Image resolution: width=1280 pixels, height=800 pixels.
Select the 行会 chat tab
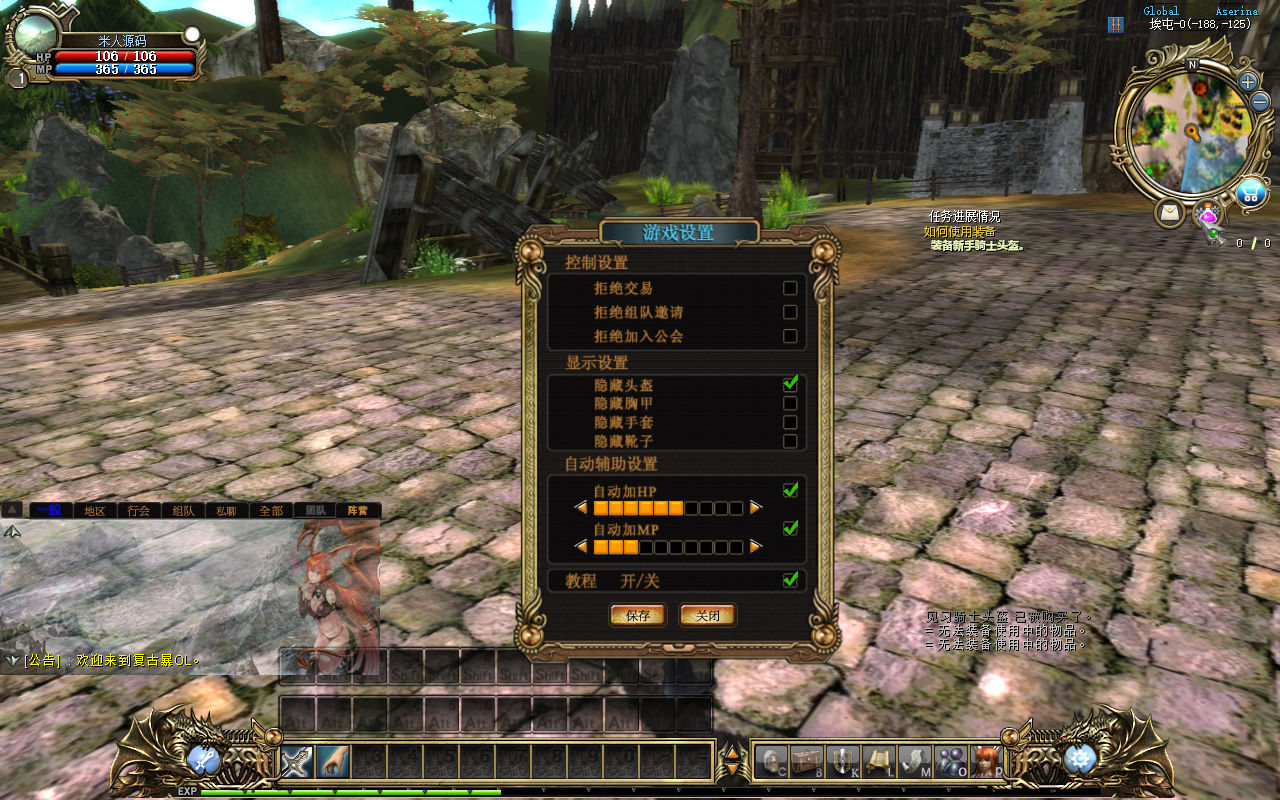(x=139, y=510)
